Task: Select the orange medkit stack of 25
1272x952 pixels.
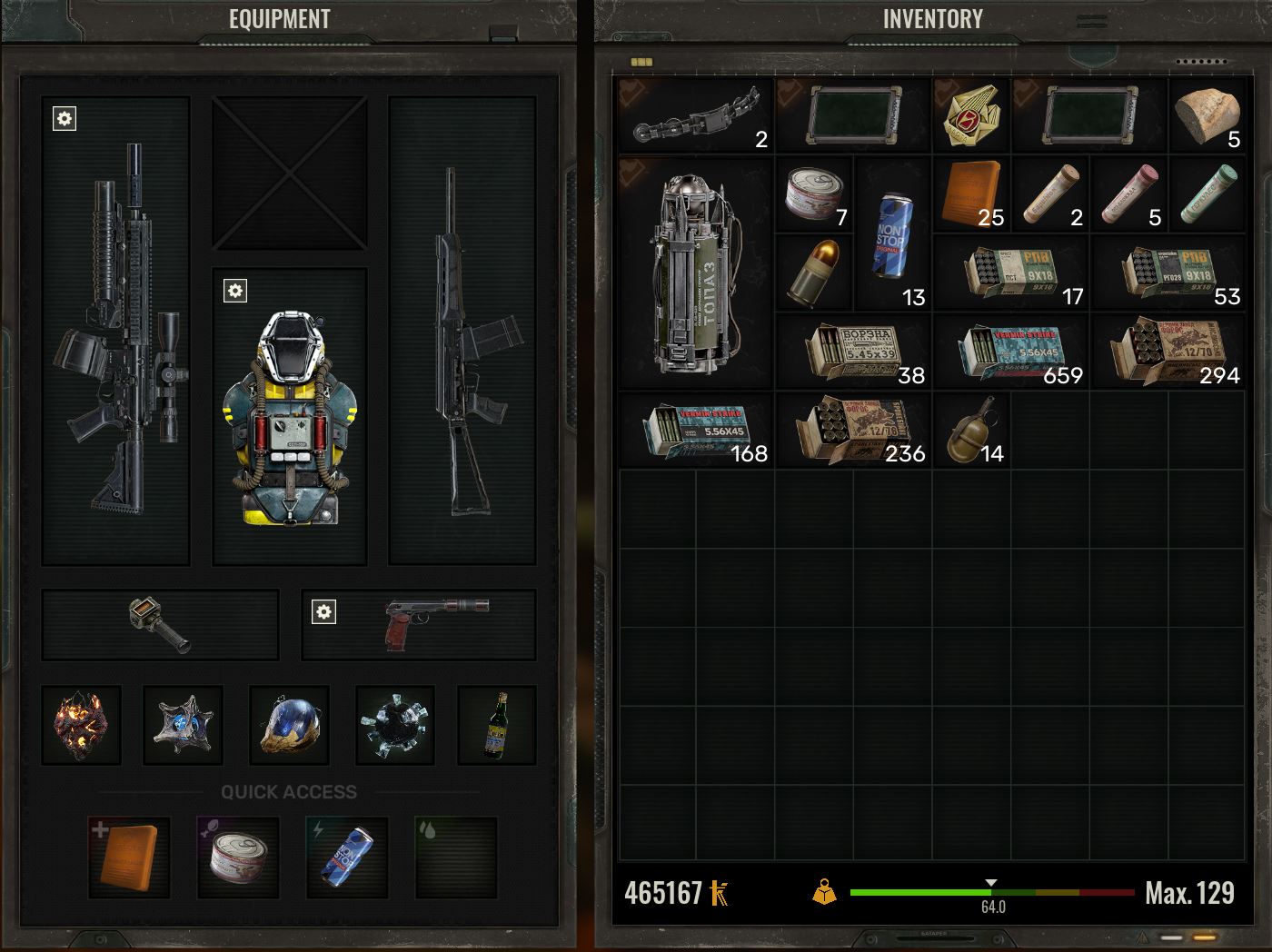Action: 972,193
